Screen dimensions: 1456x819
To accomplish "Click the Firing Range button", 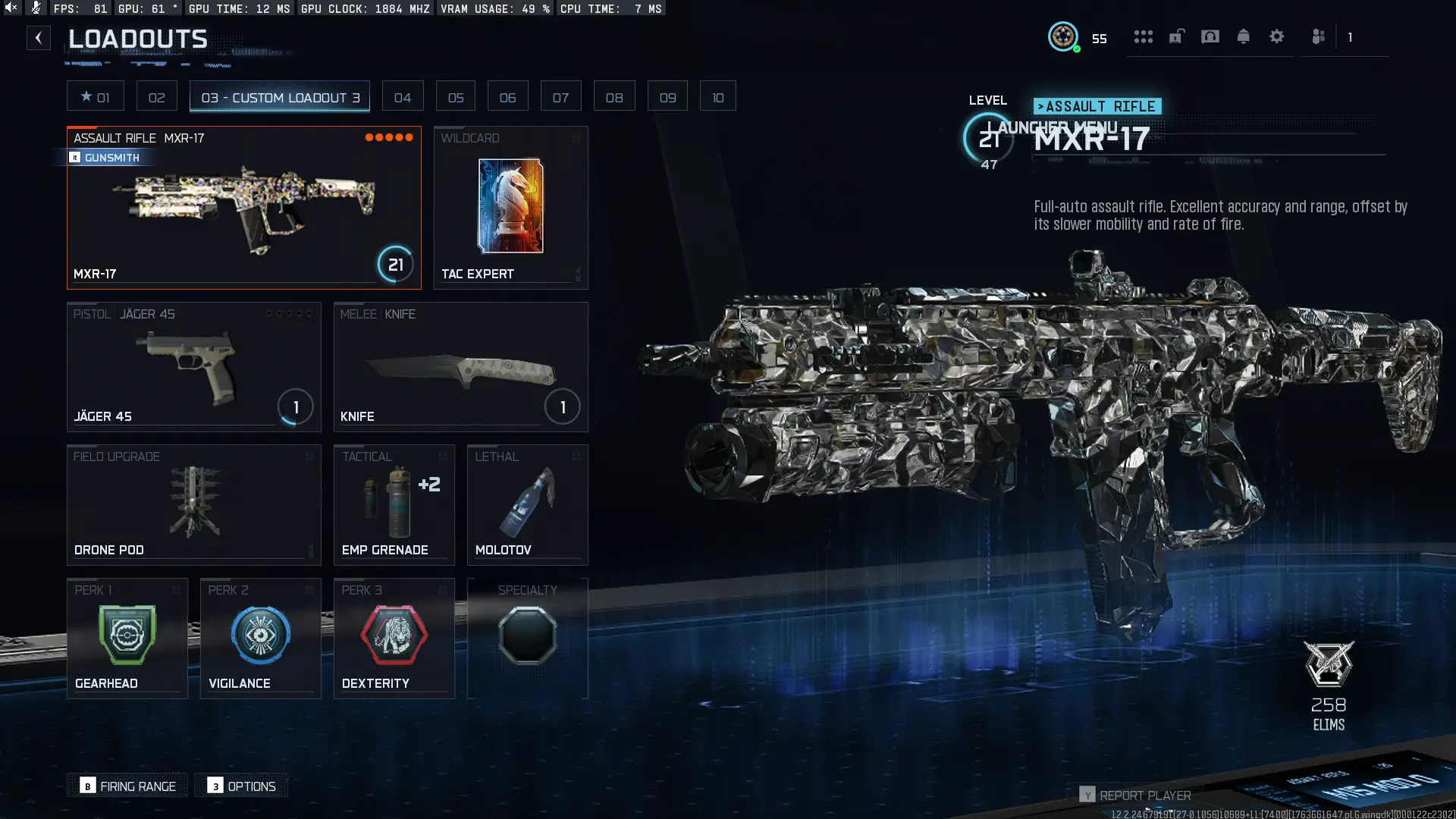I will pyautogui.click(x=127, y=786).
